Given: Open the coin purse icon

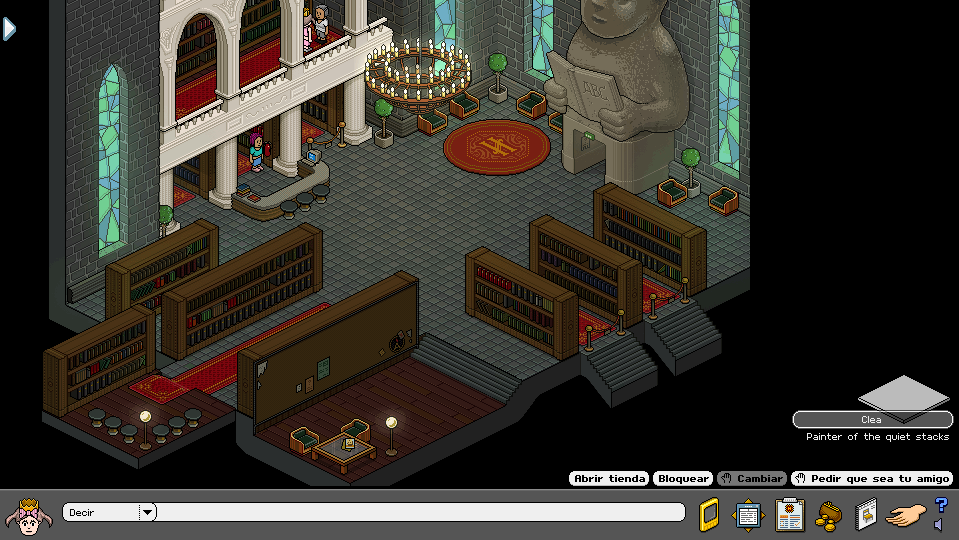Looking at the screenshot, I should [829, 514].
